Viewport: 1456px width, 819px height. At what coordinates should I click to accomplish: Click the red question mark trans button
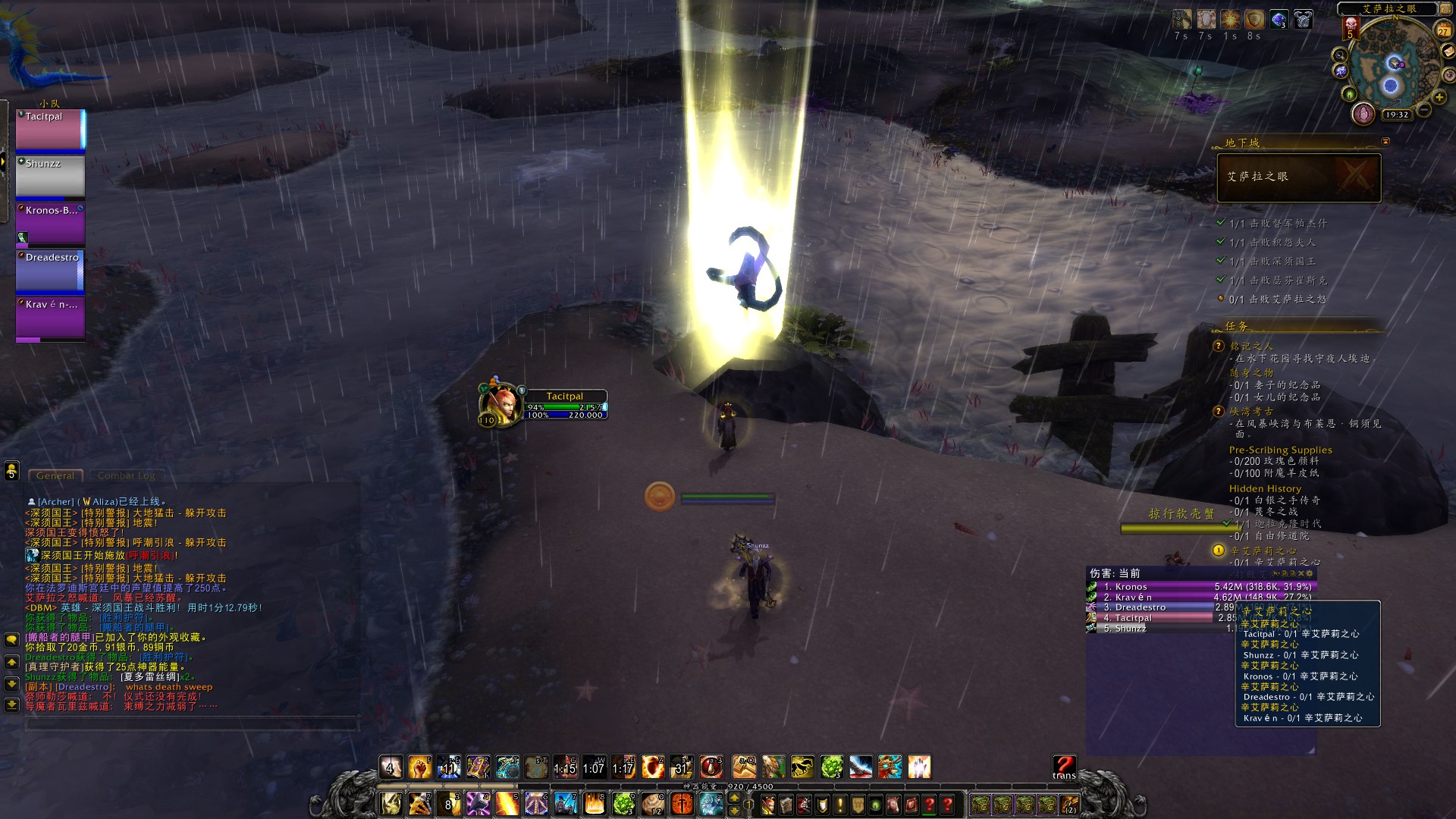[x=1064, y=766]
